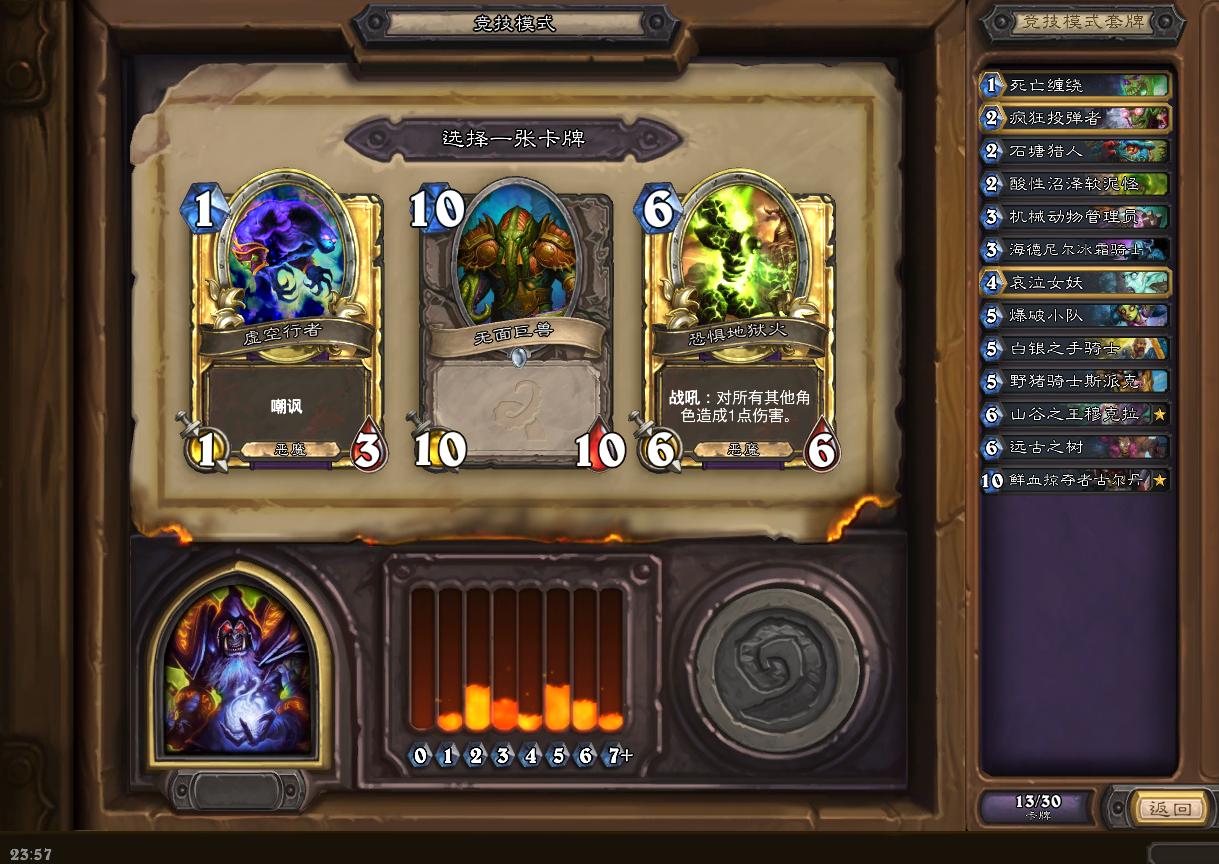This screenshot has height=864, width=1219.
Task: Click the 远古之树 deck entry
Action: click(1075, 447)
